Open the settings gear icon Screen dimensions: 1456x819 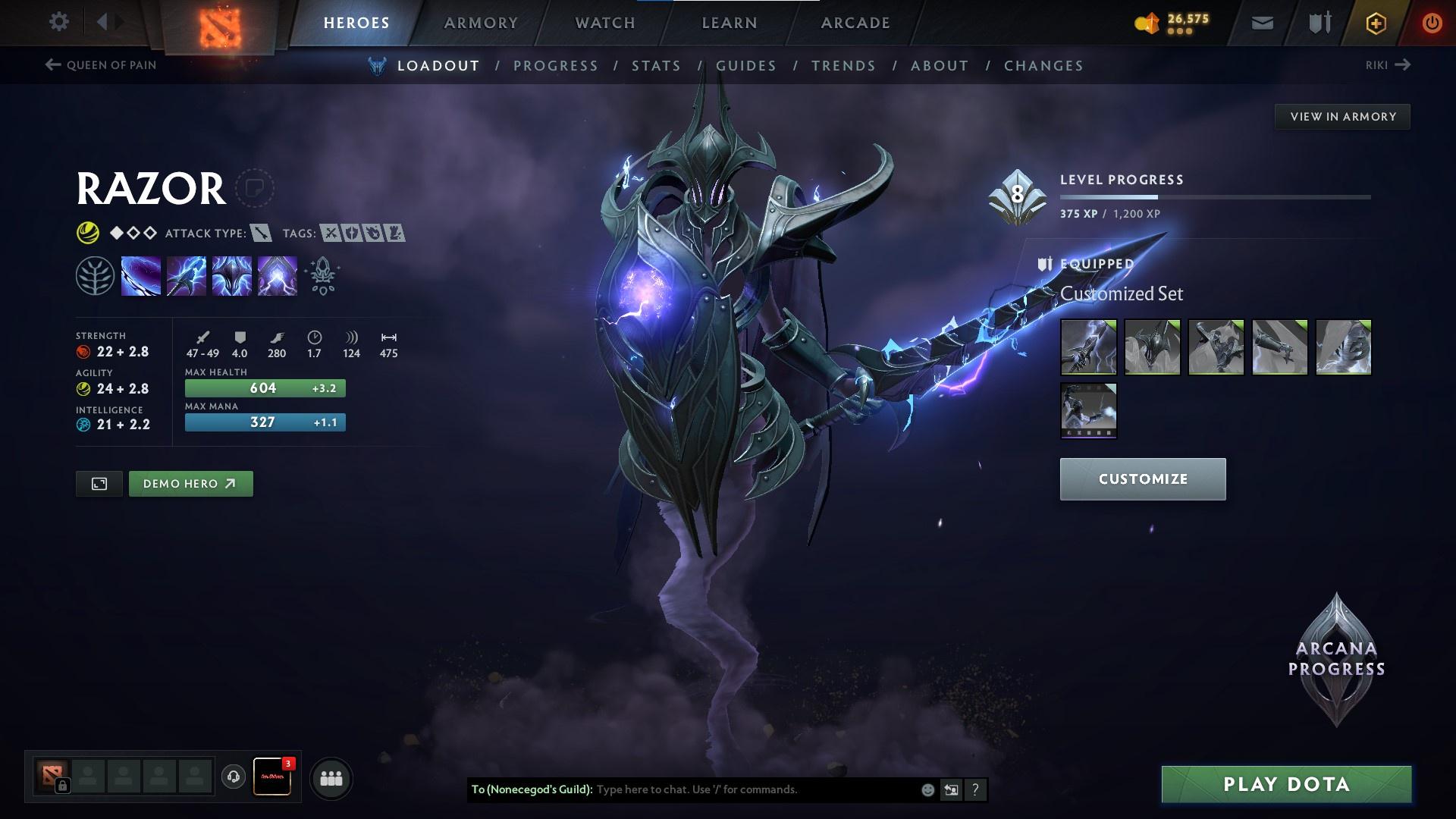coord(59,22)
